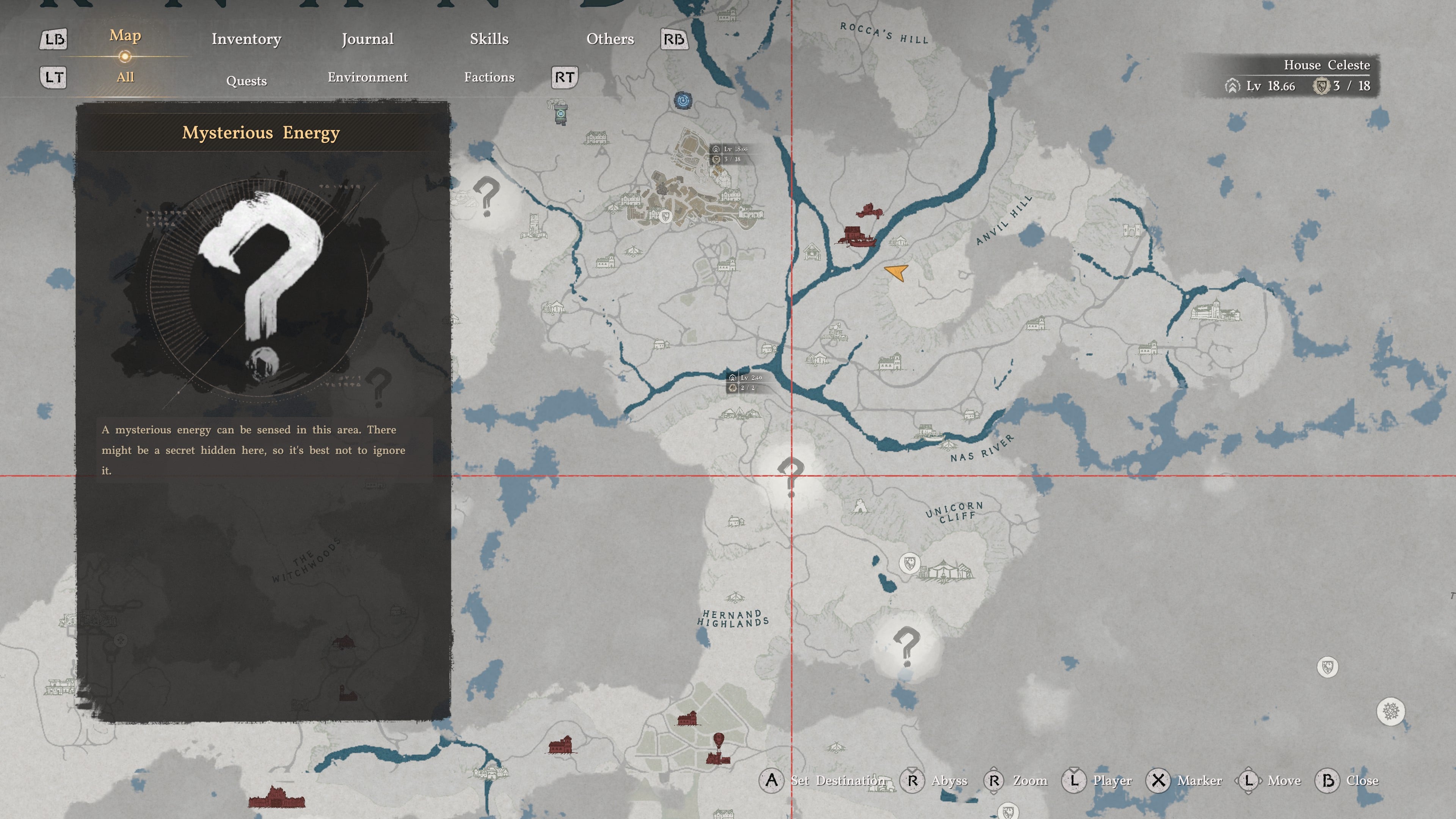Switch to the Inventory tab
The image size is (1456, 819).
(x=246, y=39)
